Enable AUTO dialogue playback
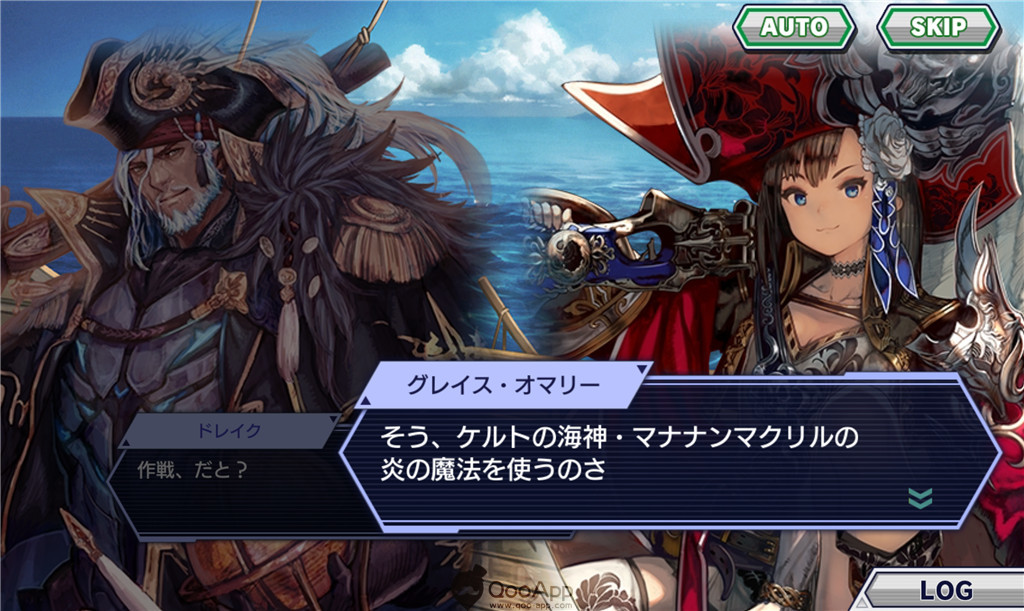The image size is (1024, 611). tap(794, 27)
